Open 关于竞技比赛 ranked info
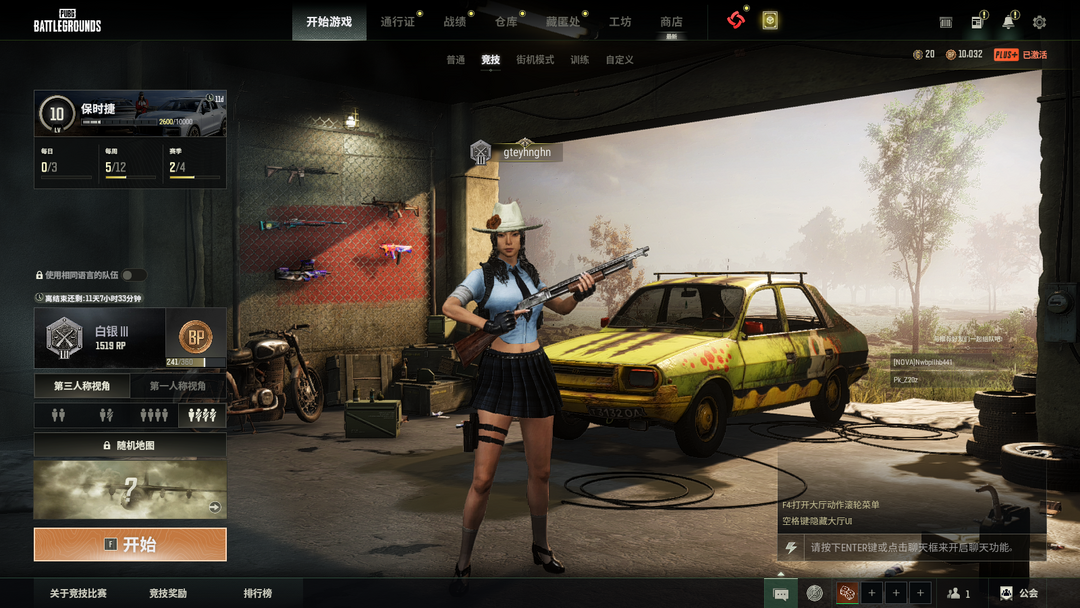Screen dimensions: 1080x608 (78, 594)
